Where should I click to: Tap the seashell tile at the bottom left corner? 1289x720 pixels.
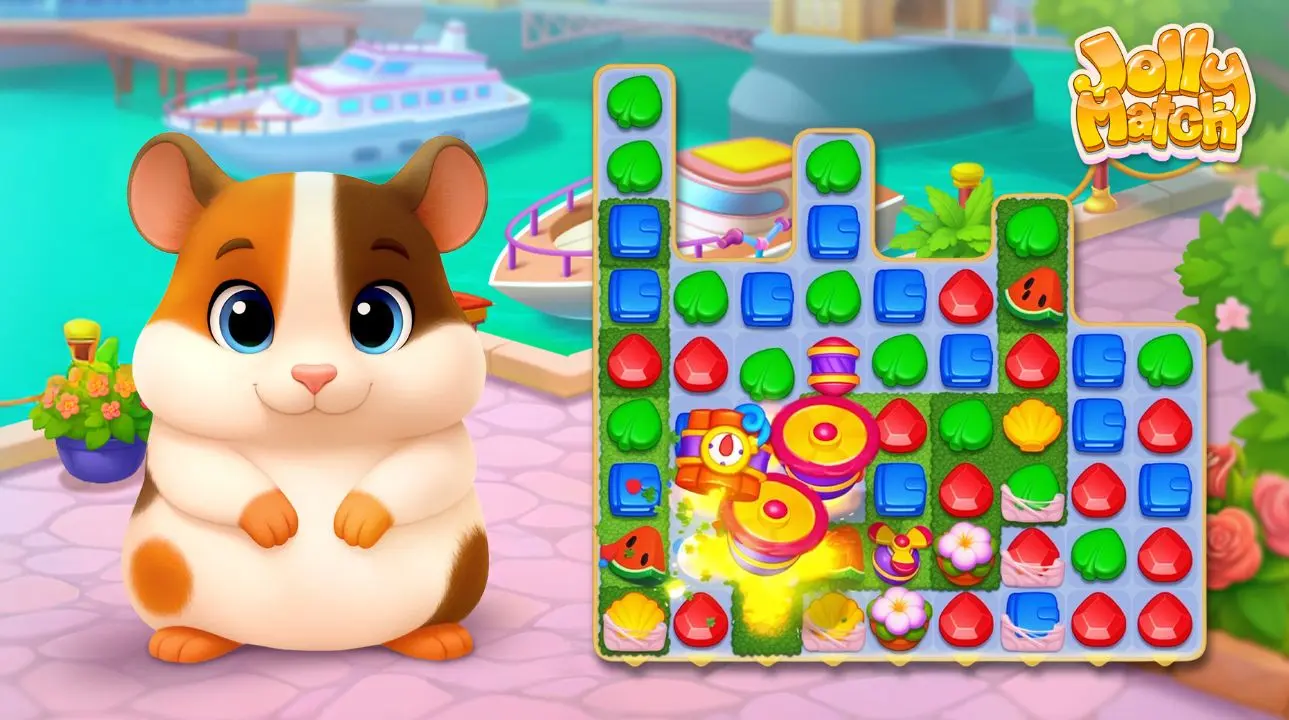(633, 622)
